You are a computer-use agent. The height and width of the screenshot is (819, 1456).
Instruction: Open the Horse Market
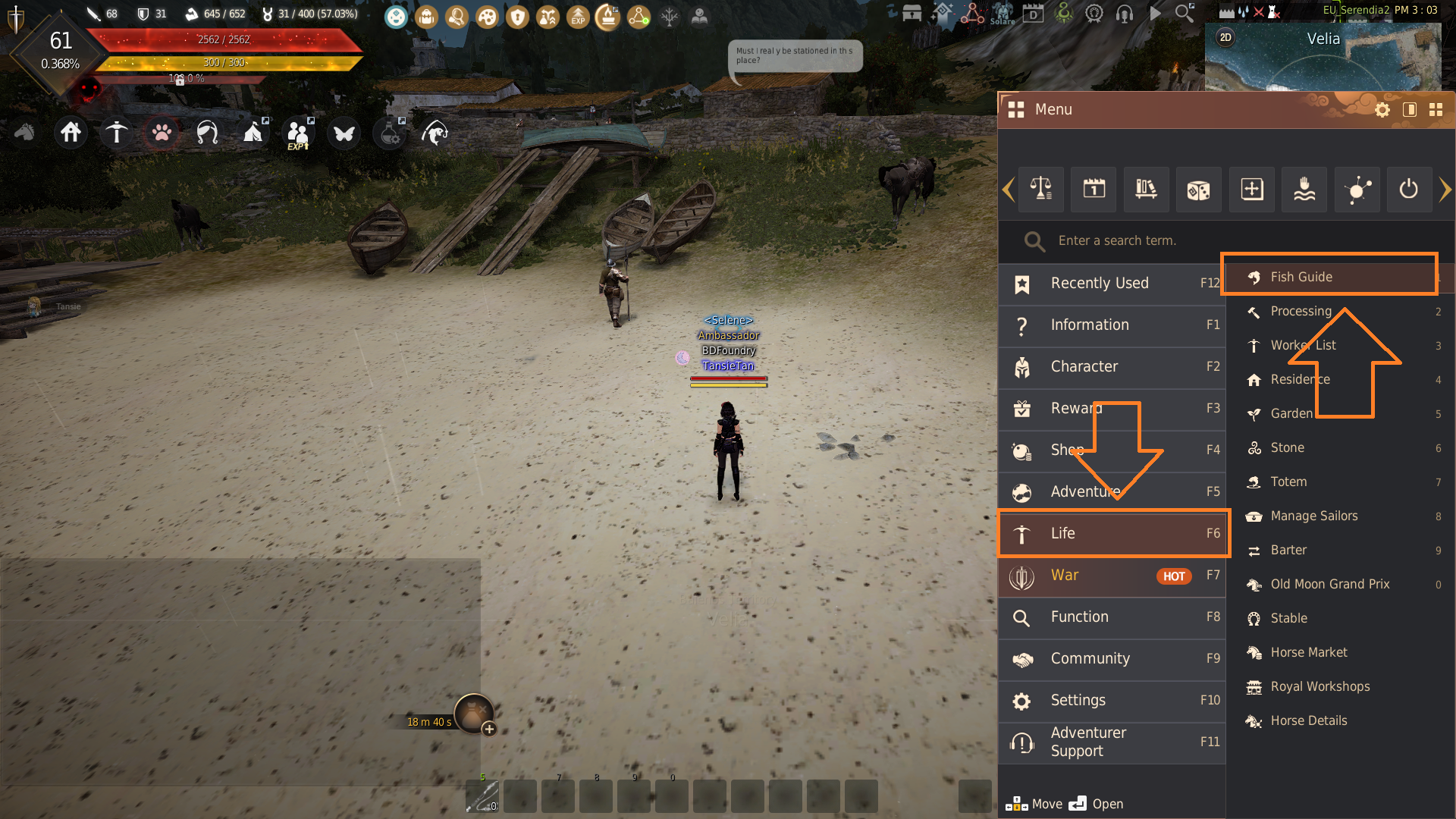coord(1309,652)
